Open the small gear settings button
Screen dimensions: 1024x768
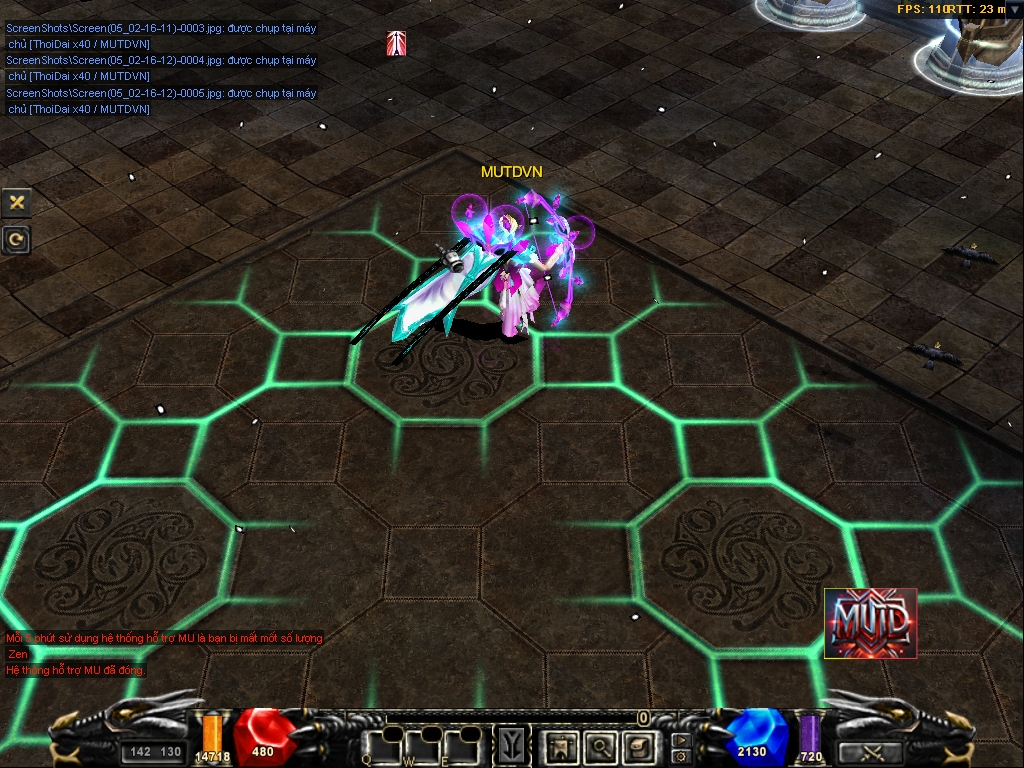681,756
